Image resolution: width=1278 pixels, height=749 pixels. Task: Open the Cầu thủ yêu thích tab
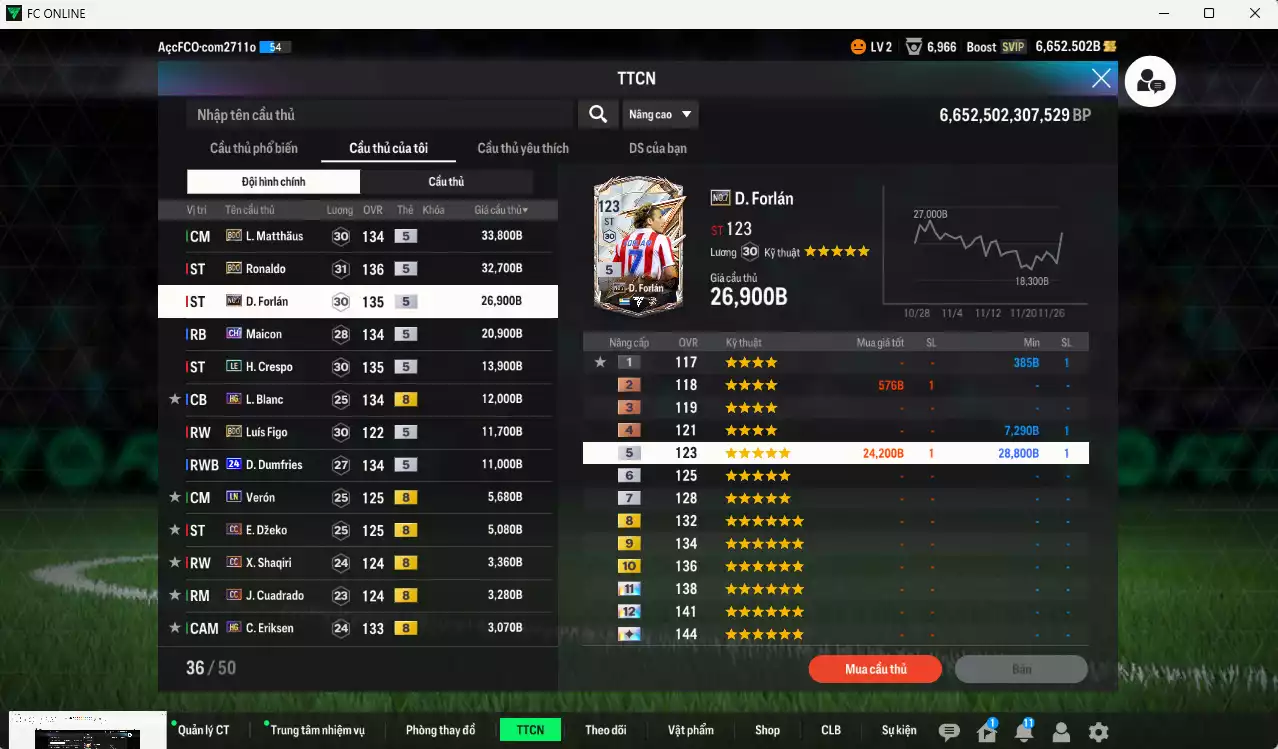coord(523,148)
